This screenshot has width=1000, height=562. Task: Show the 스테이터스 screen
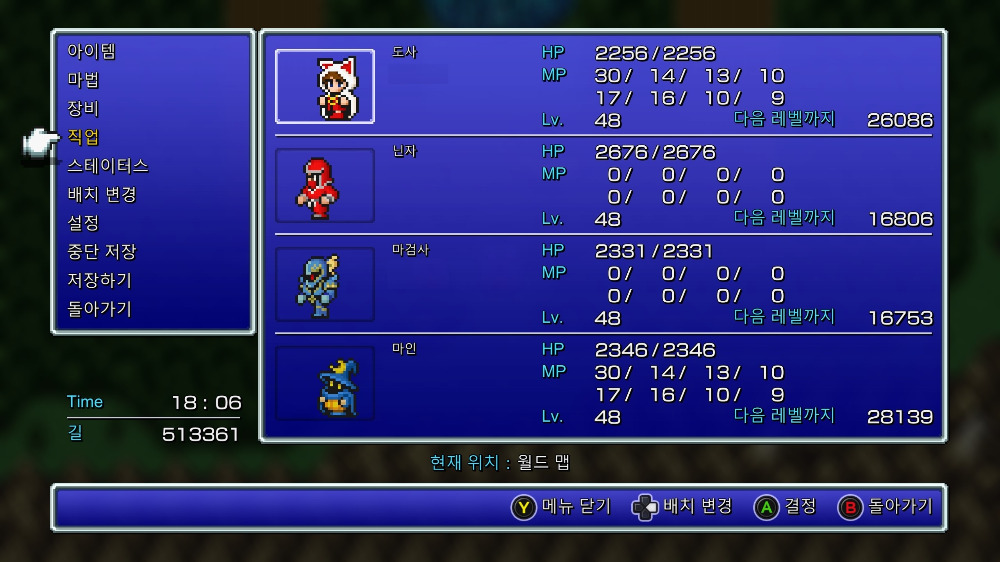108,166
